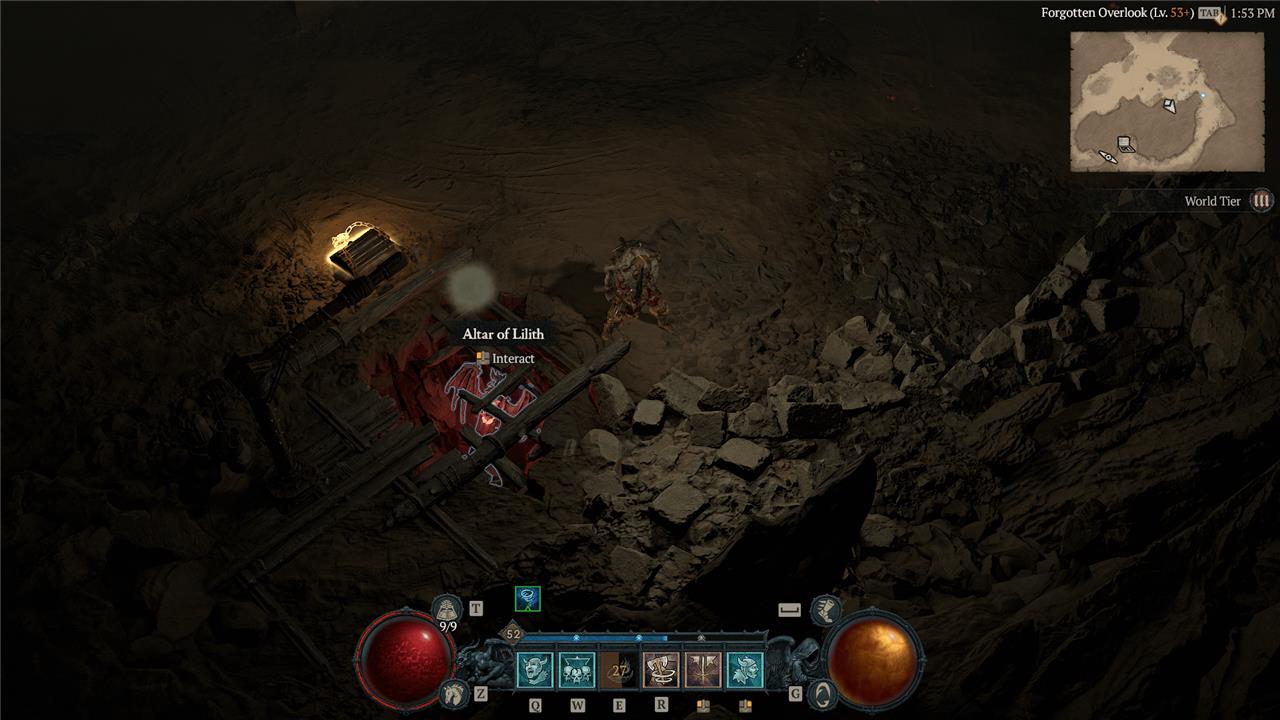Click the green-bordered whirlwind buff icon
Viewport: 1280px width, 720px height.
[x=527, y=599]
